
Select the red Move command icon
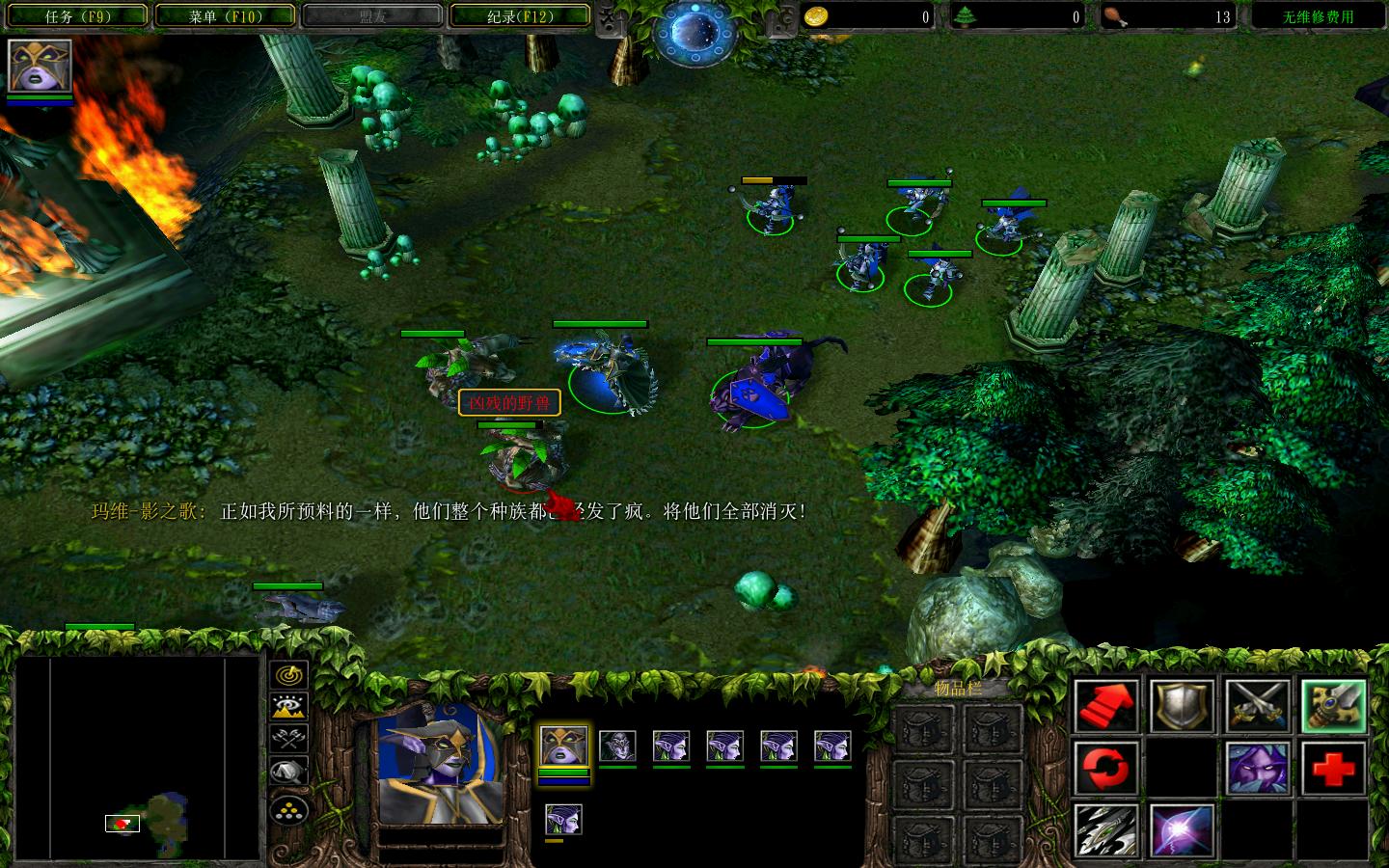(x=1105, y=705)
